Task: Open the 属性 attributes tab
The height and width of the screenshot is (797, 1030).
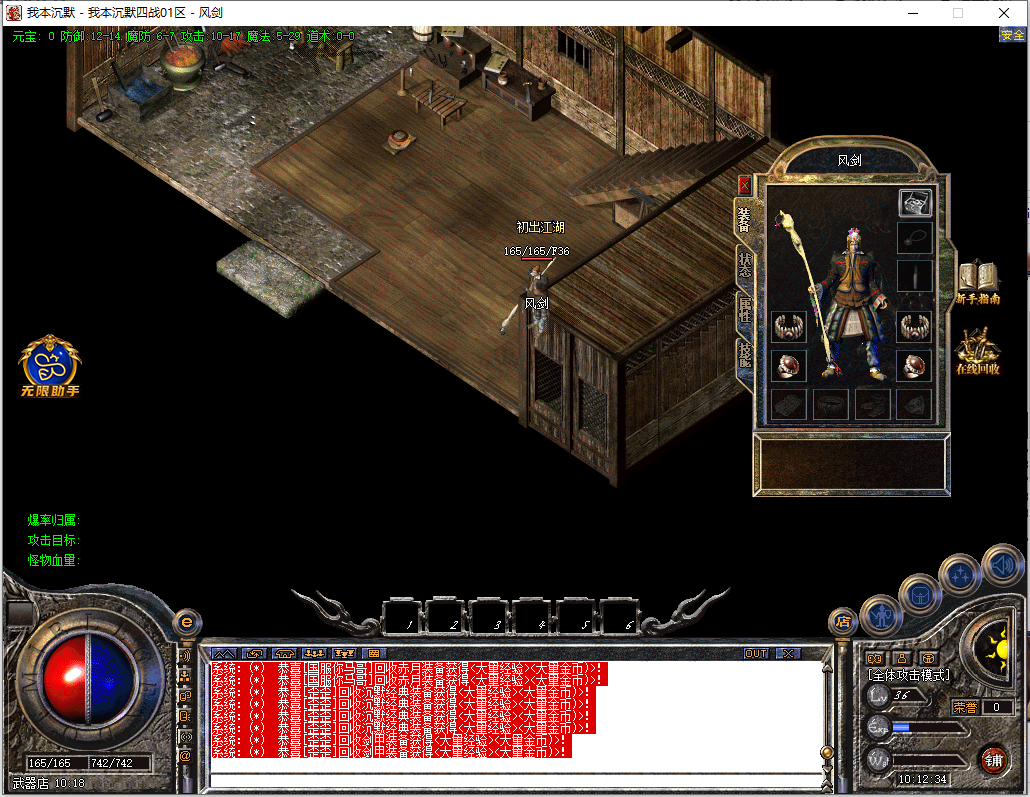Action: coord(745,309)
